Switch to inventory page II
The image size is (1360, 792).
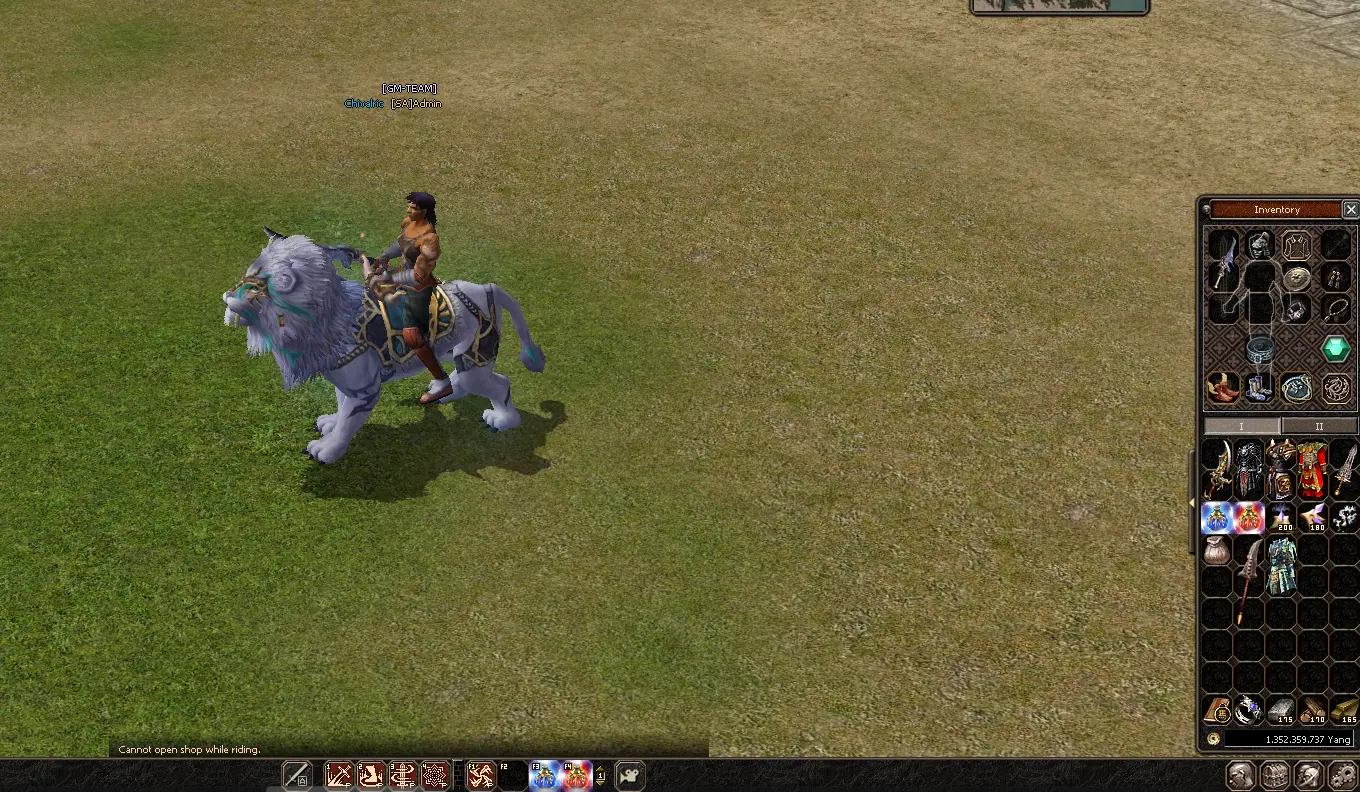click(x=1318, y=426)
